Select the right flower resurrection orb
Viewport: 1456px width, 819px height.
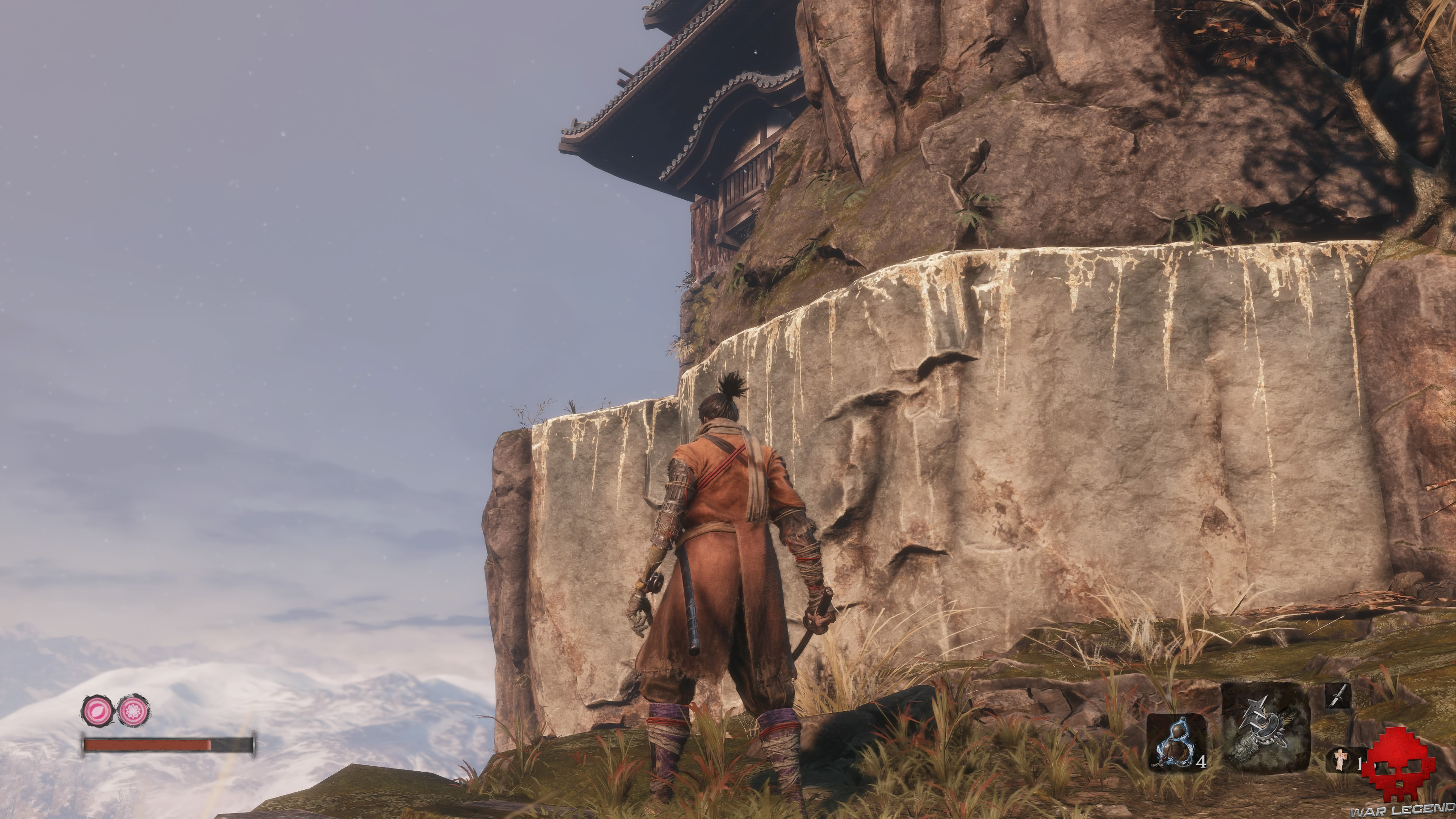(x=134, y=711)
